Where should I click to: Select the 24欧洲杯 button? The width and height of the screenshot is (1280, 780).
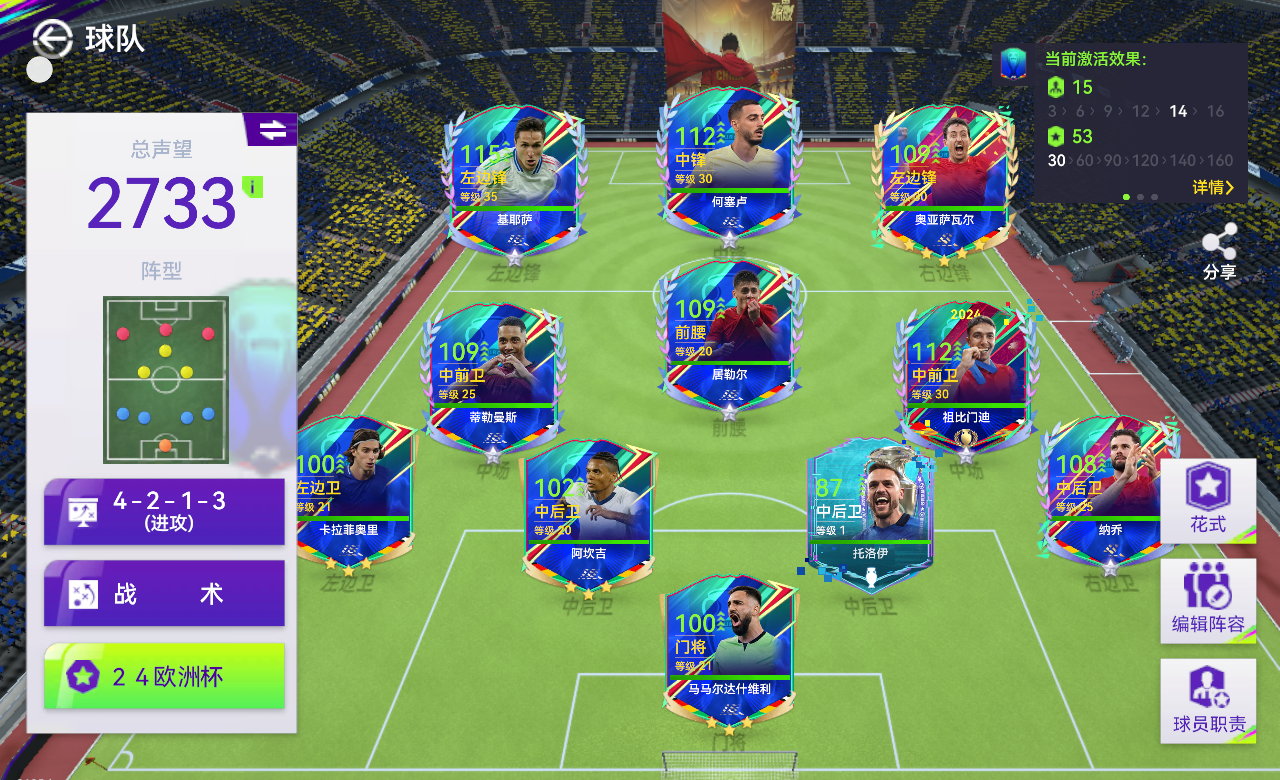[x=164, y=676]
